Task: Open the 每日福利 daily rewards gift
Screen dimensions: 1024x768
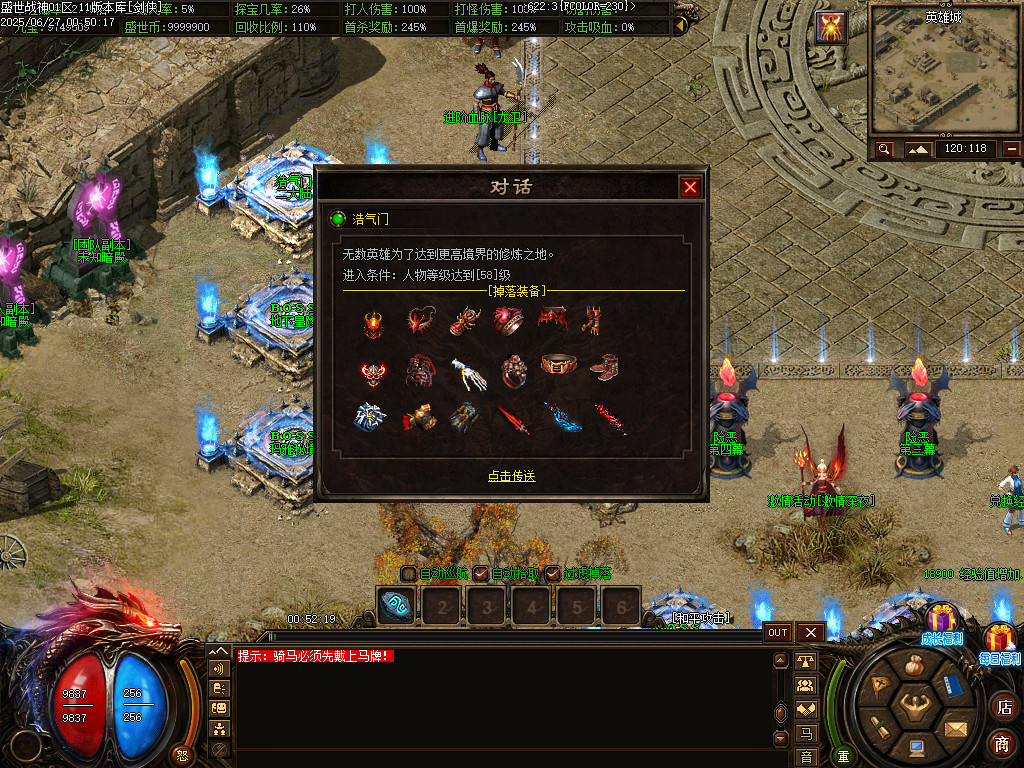Action: pyautogui.click(x=1000, y=640)
